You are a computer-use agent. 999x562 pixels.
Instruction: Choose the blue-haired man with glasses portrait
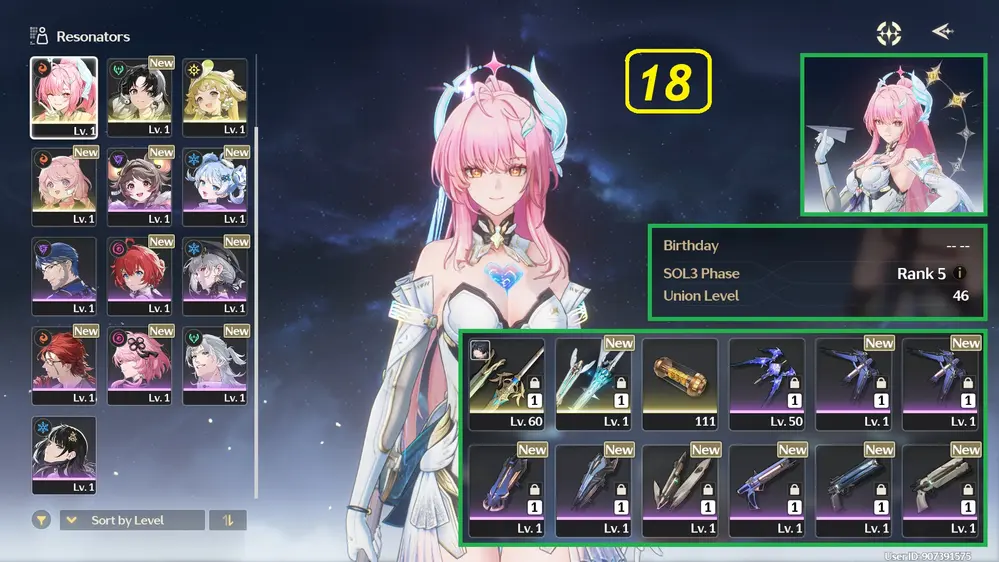point(64,275)
